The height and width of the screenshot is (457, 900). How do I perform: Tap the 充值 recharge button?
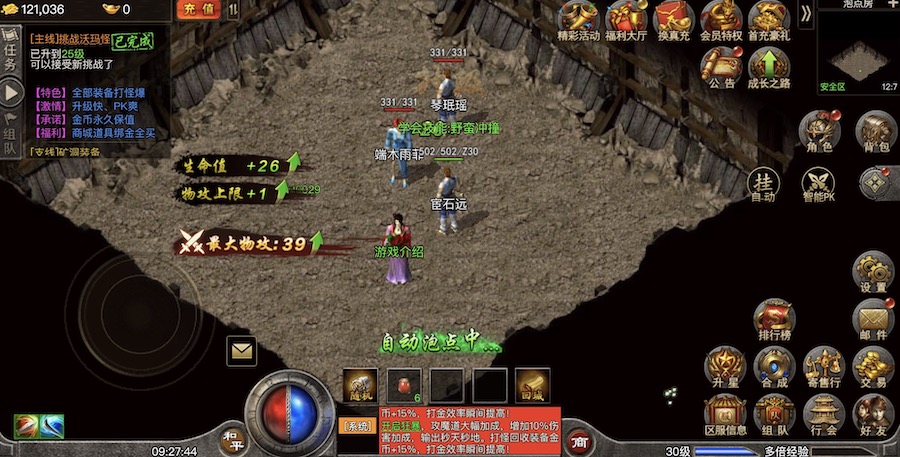[x=198, y=10]
